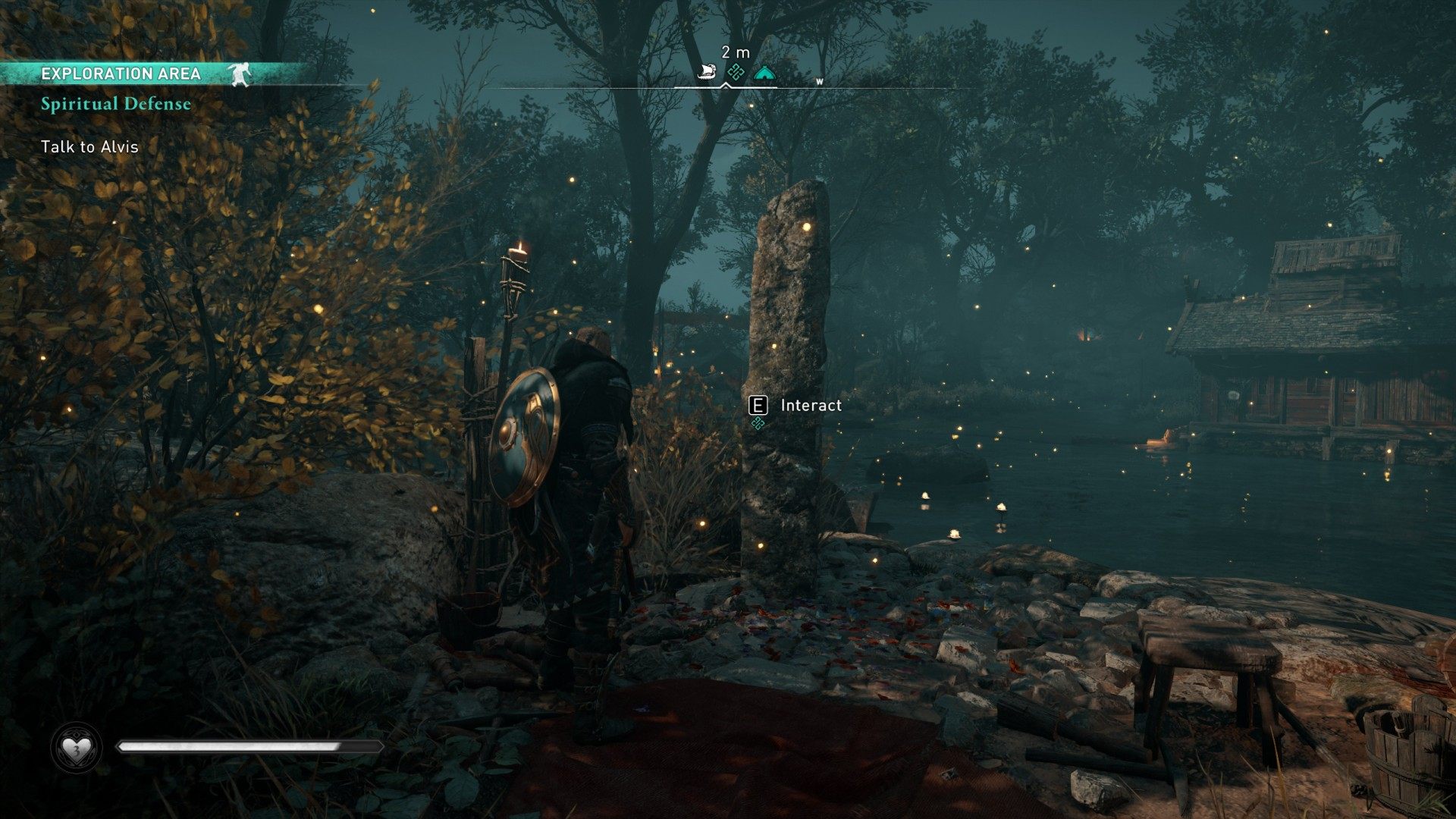Select the teal quest knot compass marker

[735, 73]
